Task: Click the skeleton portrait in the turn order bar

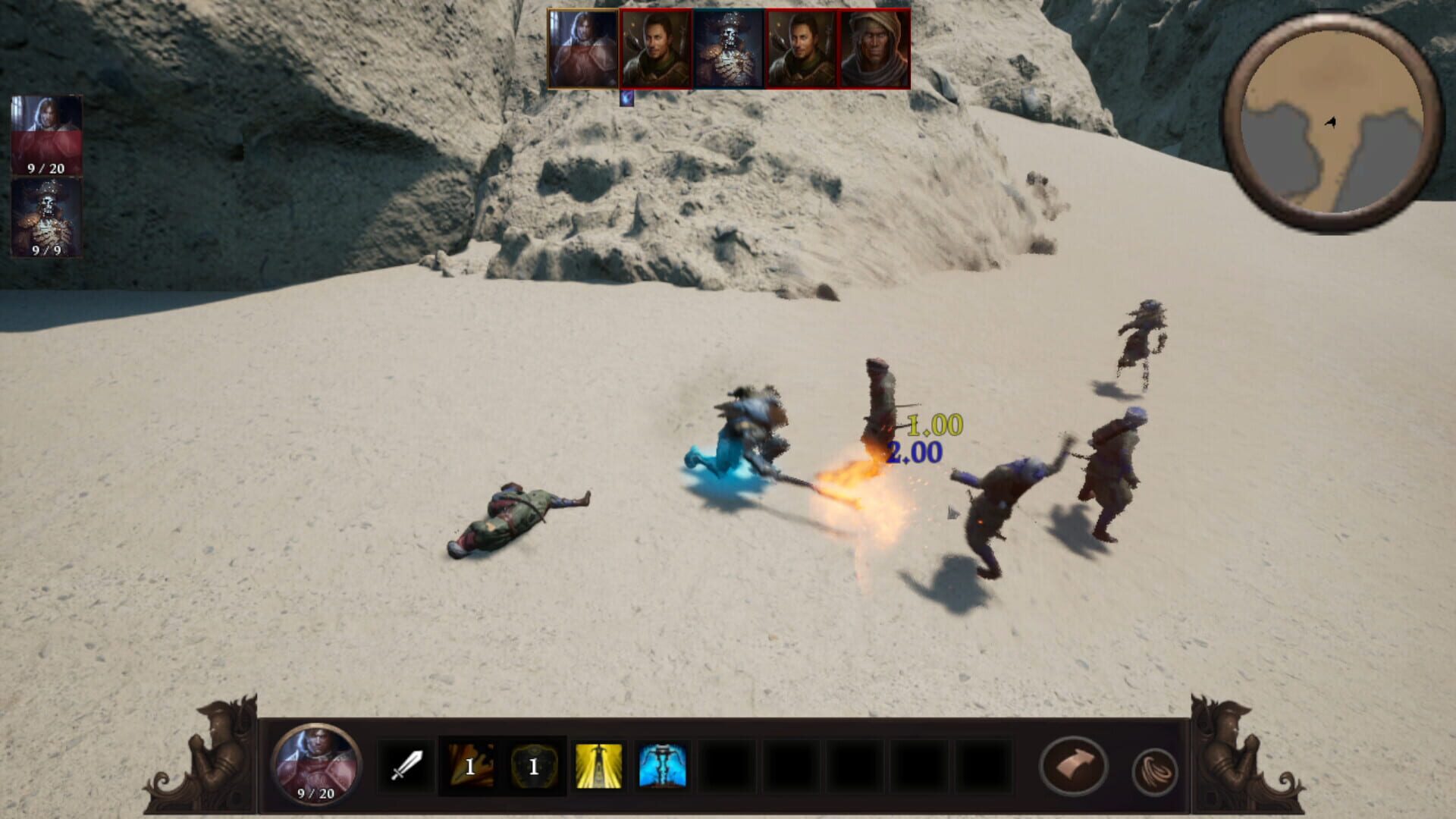Action: tap(728, 49)
